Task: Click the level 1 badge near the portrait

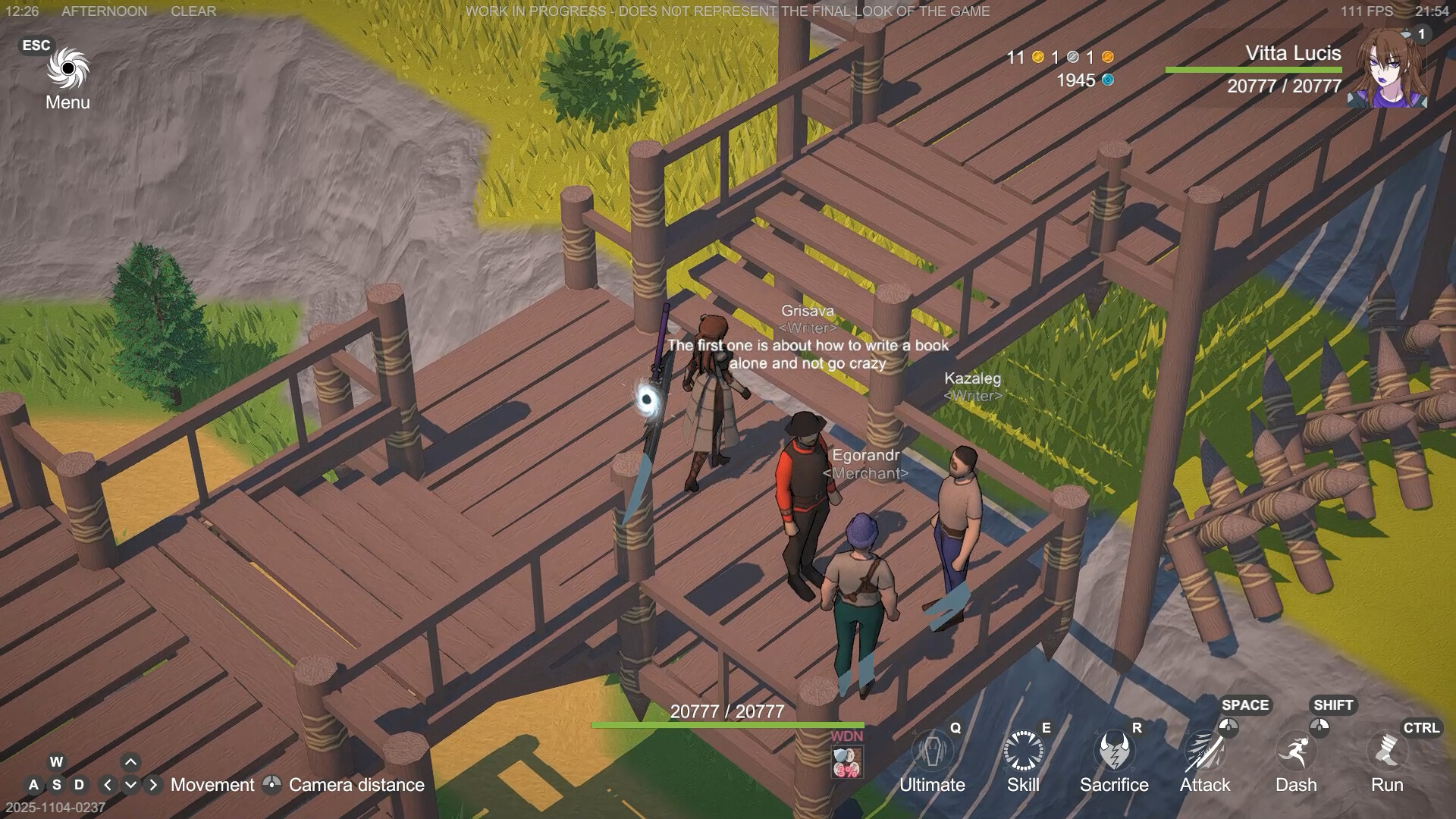Action: (1421, 33)
